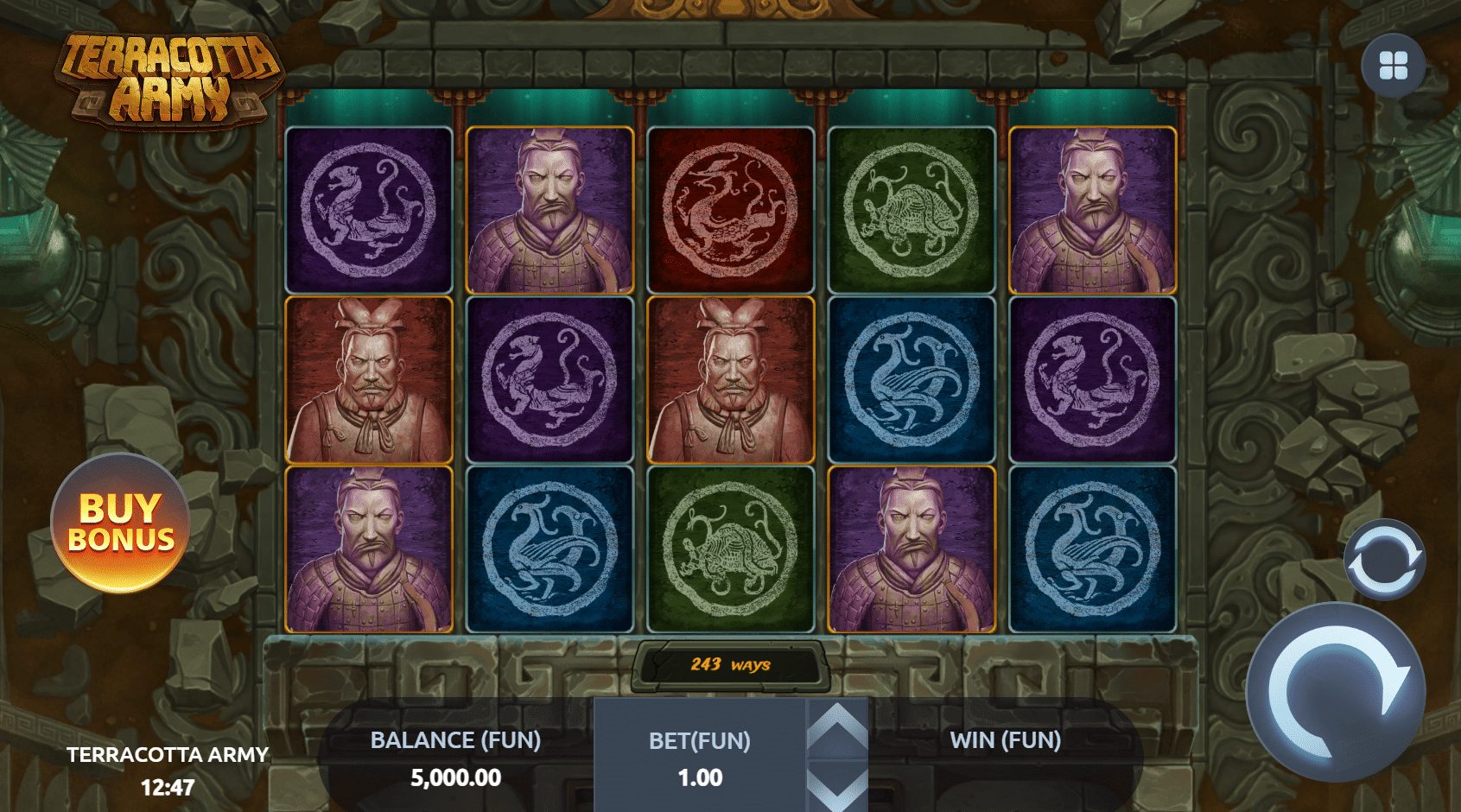1461x812 pixels.
Task: Spin the reels with the large spin button
Action: [x=1336, y=691]
